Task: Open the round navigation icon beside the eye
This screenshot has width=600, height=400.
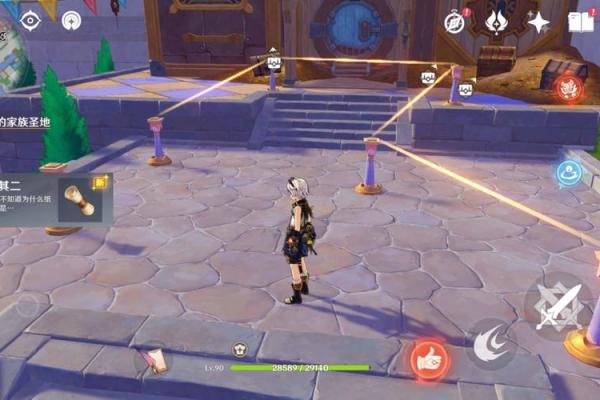Action: click(x=72, y=20)
